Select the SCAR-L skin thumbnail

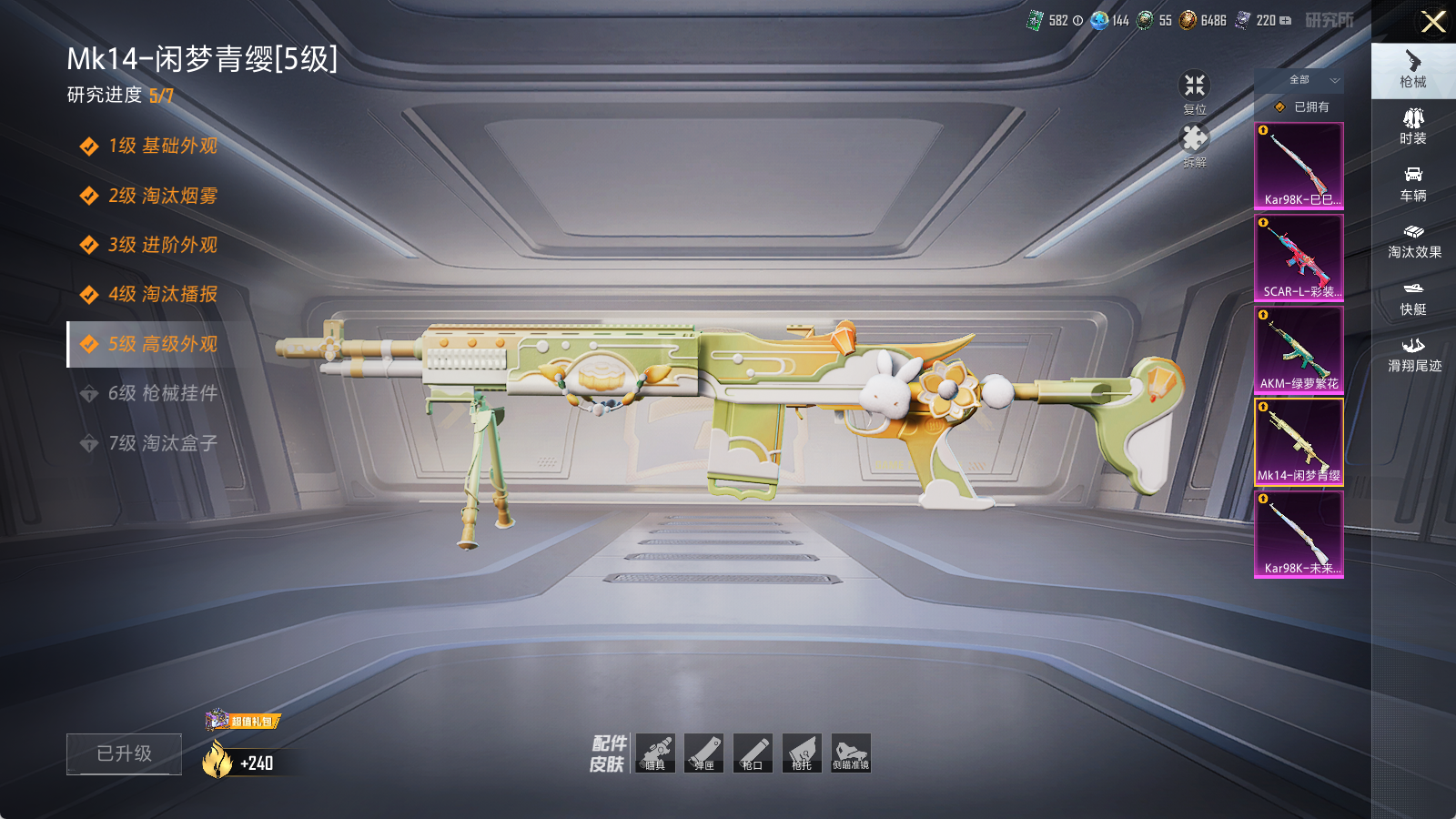[1299, 258]
